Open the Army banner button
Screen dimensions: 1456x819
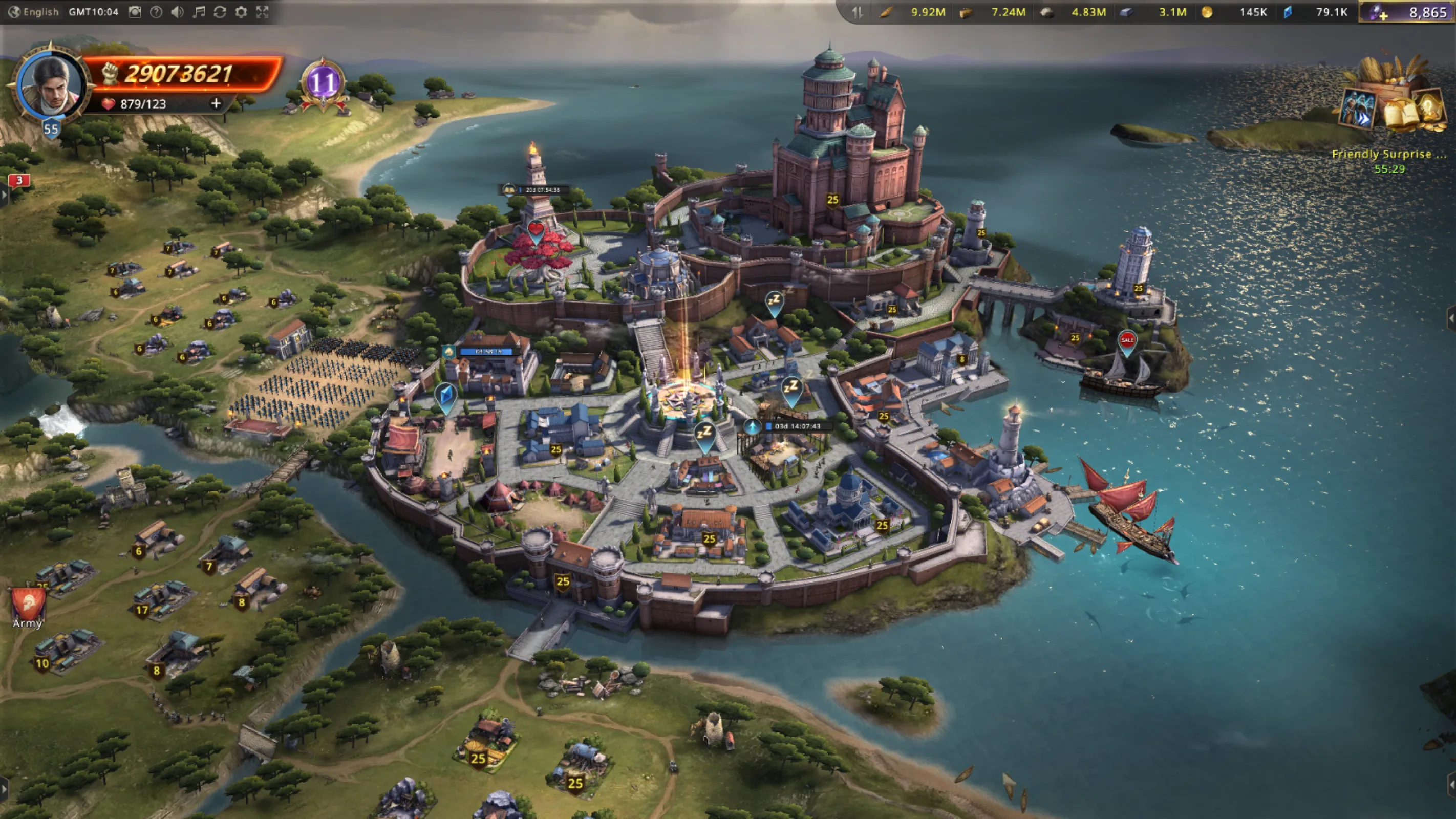tap(27, 607)
